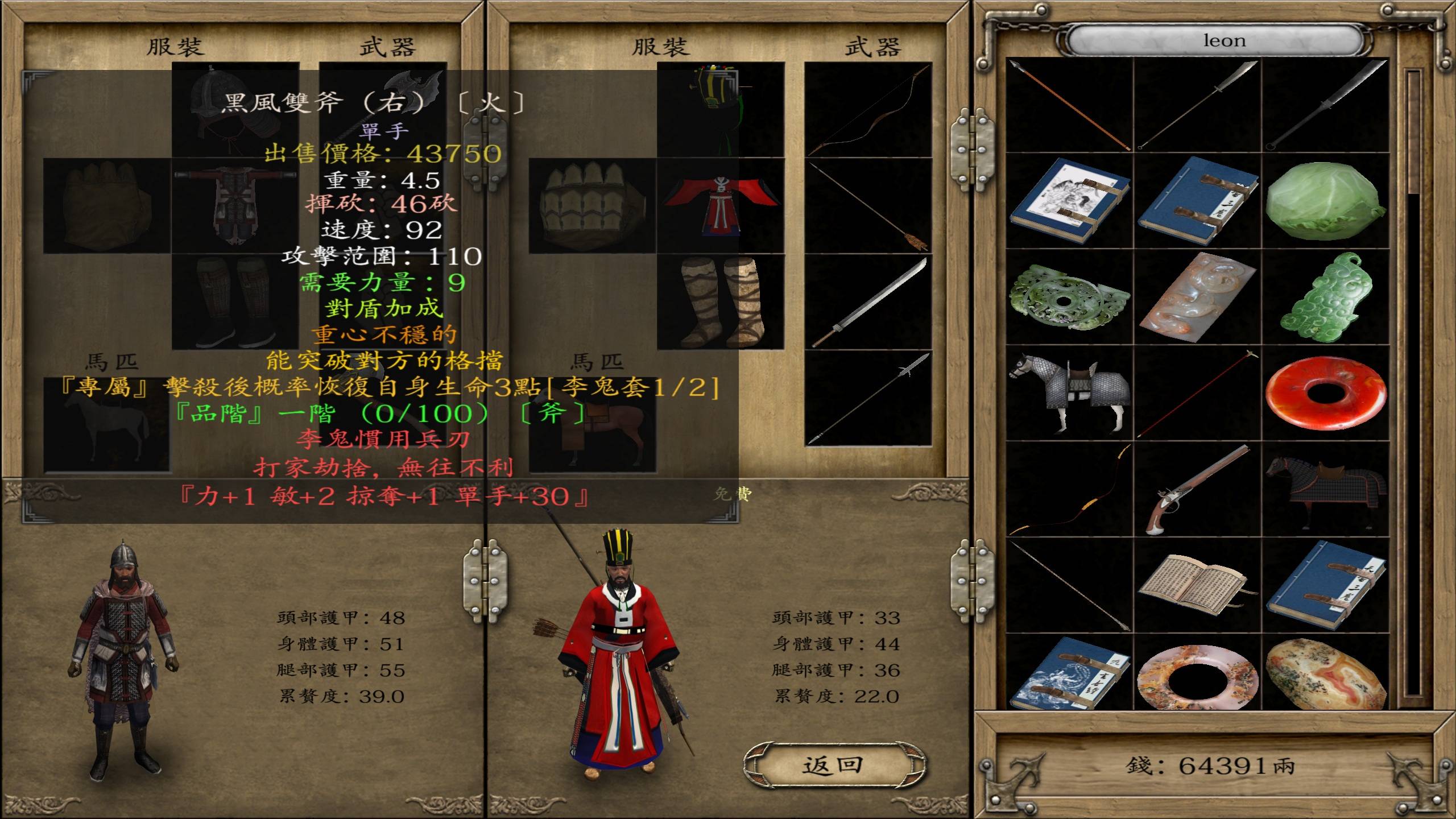Select the illustrated blue book item
The width and height of the screenshot is (1456, 819).
click(x=1069, y=200)
